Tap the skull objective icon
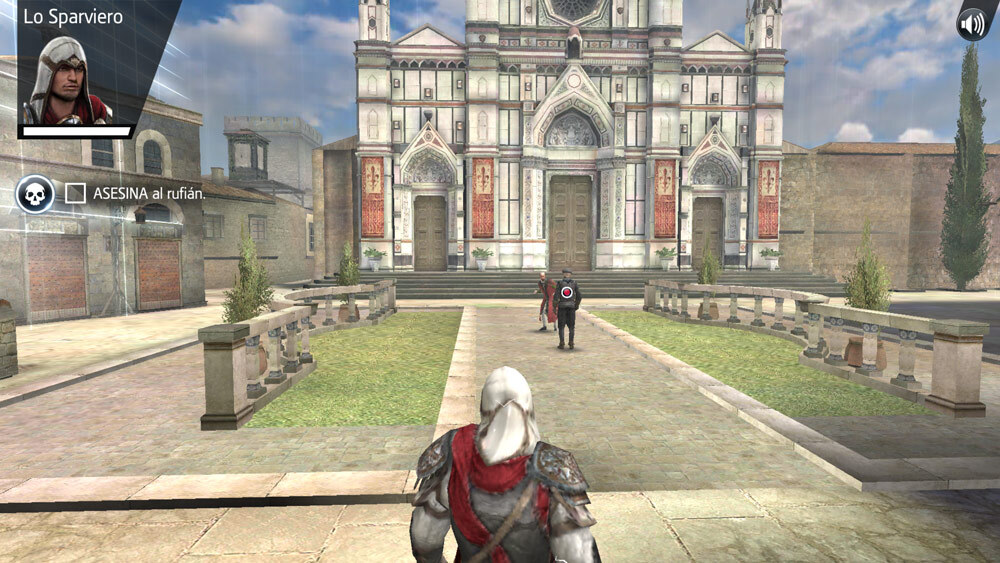 35,193
